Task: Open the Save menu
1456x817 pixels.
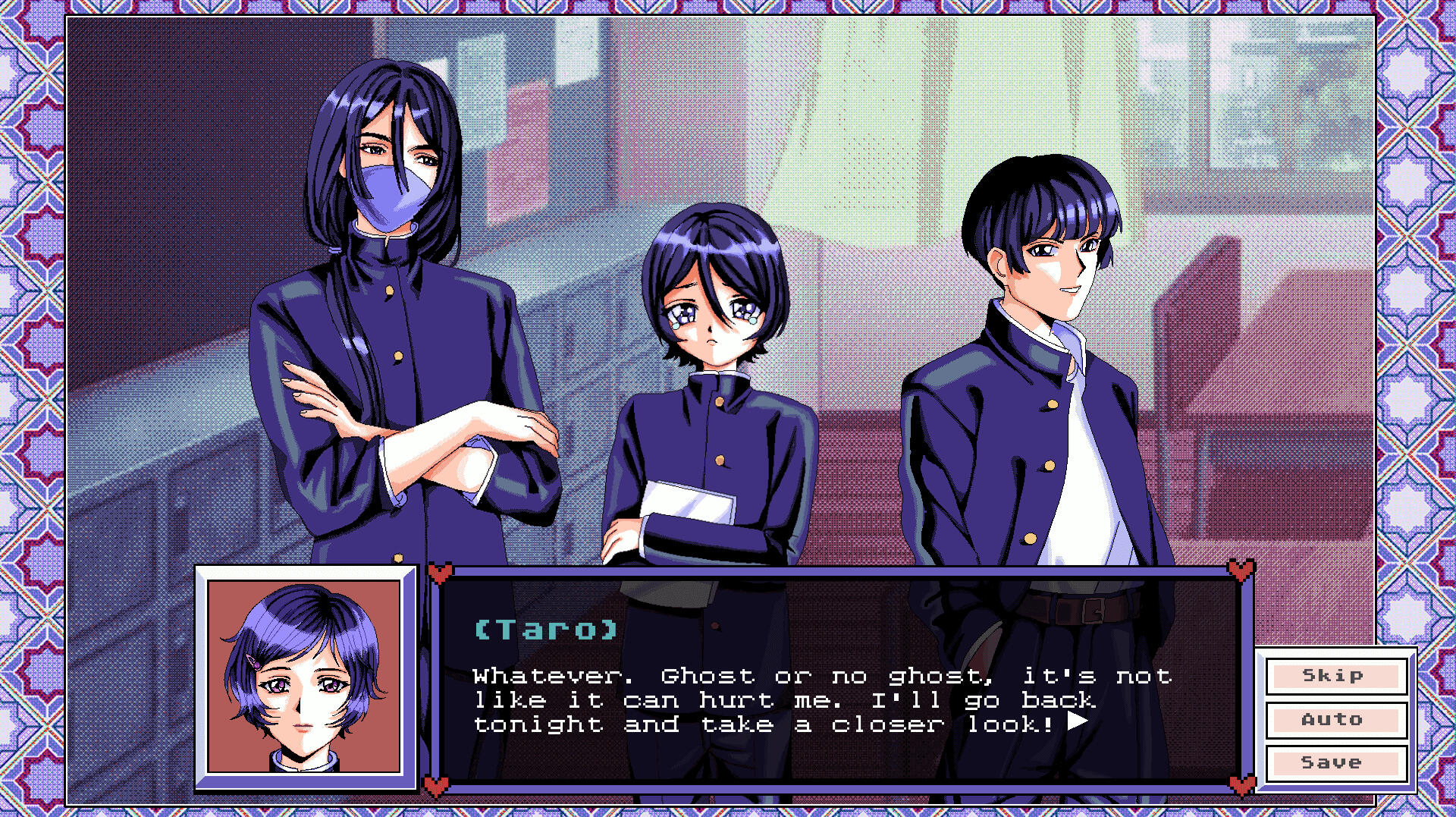Action: (1335, 763)
